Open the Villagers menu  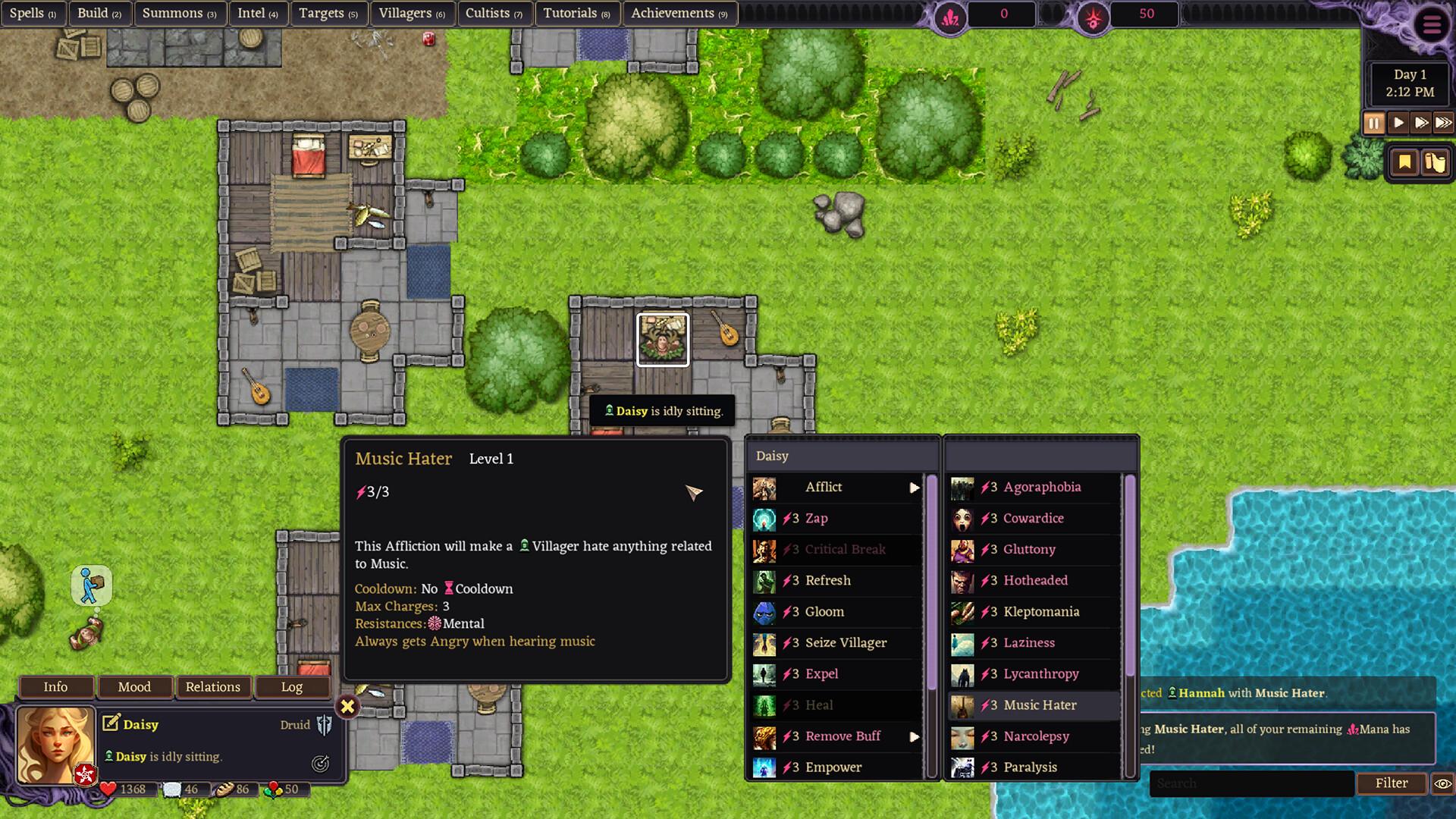(413, 13)
